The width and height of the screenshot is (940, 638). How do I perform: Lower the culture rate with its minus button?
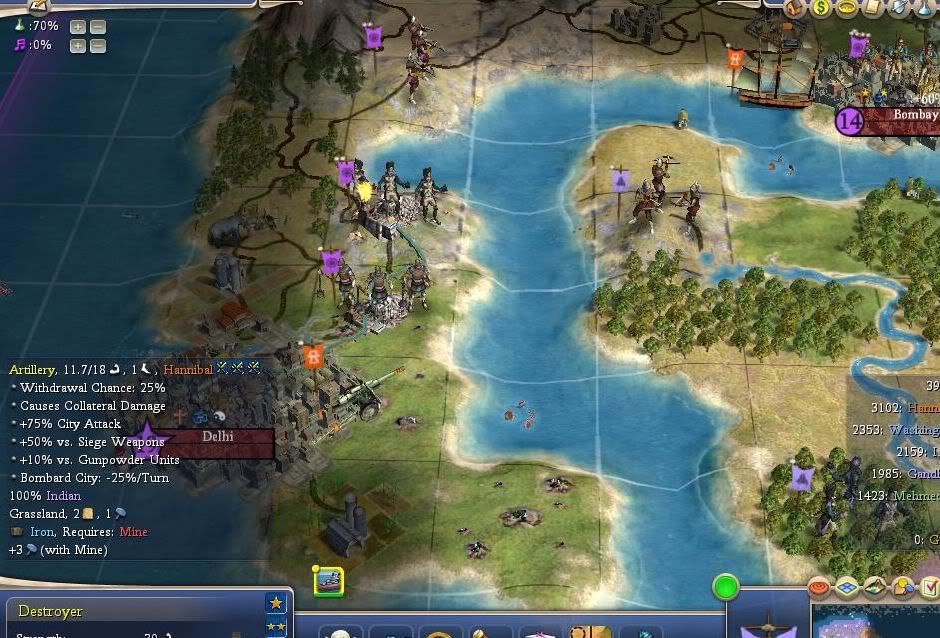tap(97, 45)
